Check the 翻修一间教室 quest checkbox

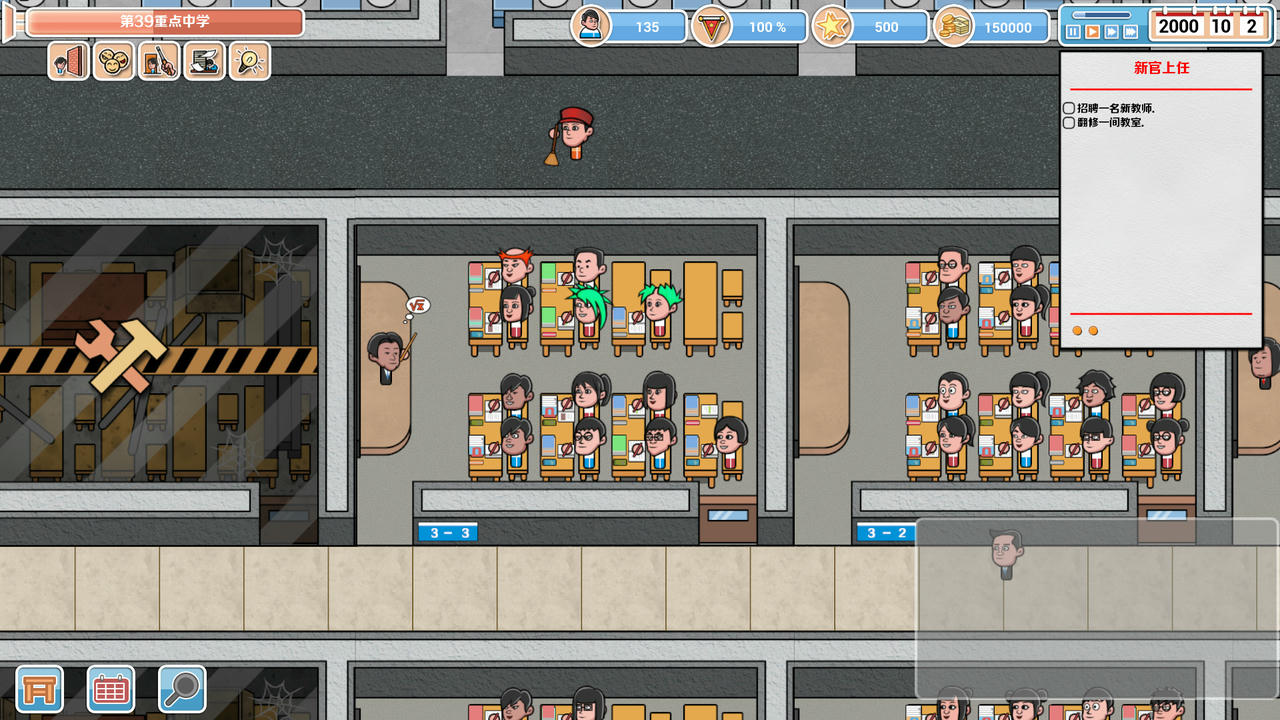pyautogui.click(x=1069, y=122)
